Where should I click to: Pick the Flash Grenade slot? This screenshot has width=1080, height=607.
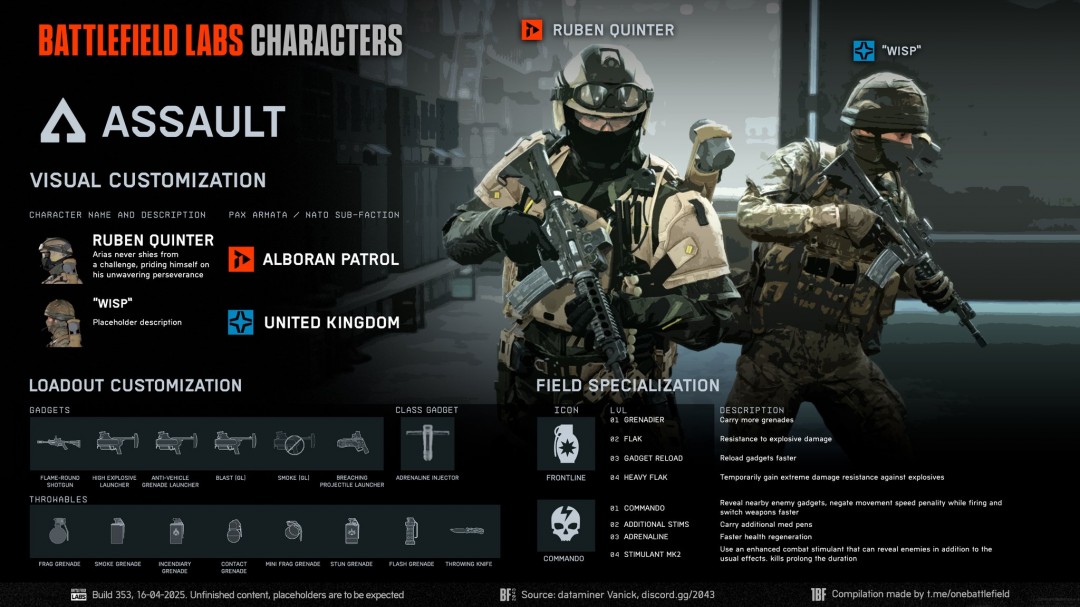click(410, 530)
